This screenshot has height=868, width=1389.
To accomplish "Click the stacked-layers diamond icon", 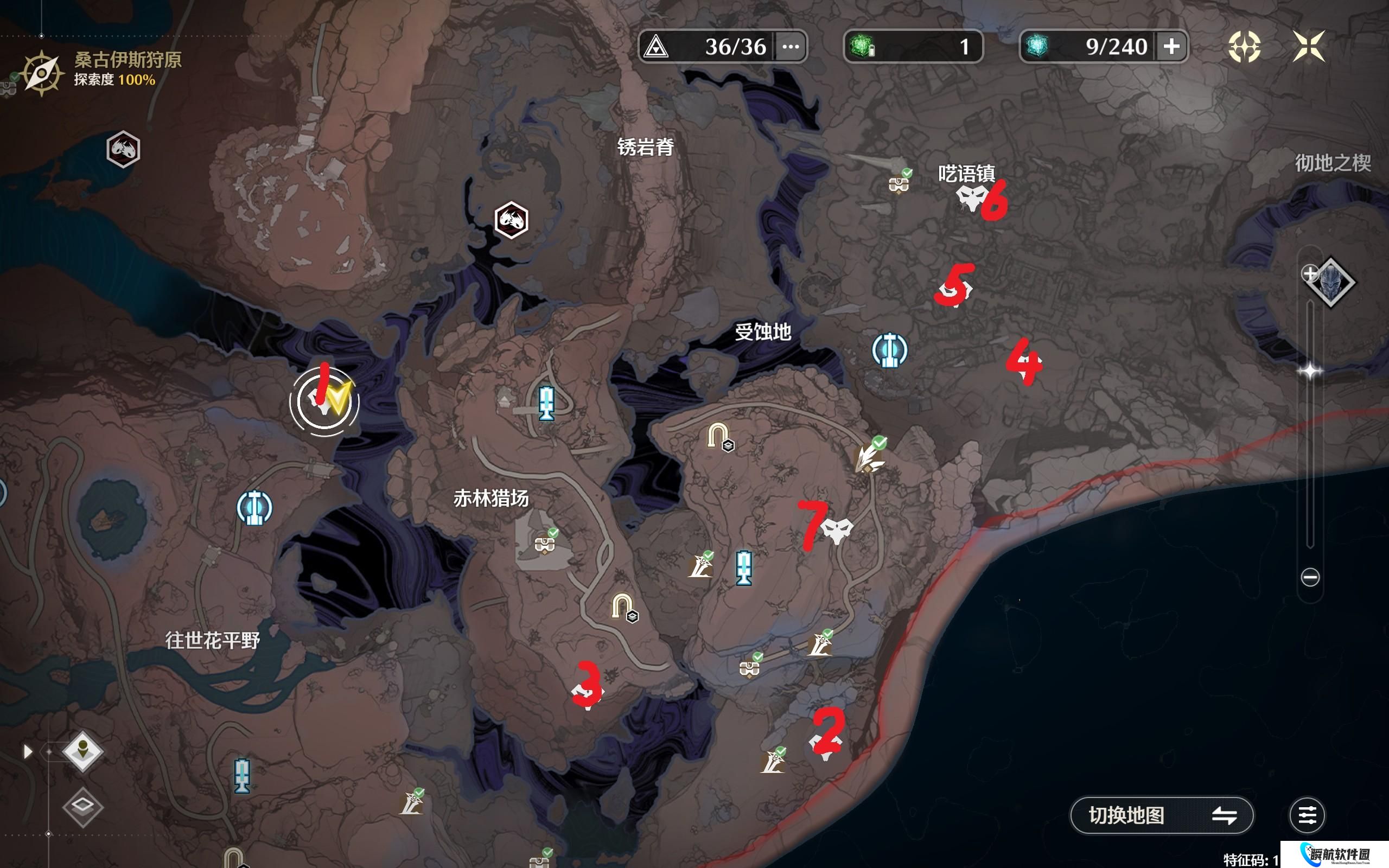I will pyautogui.click(x=82, y=807).
